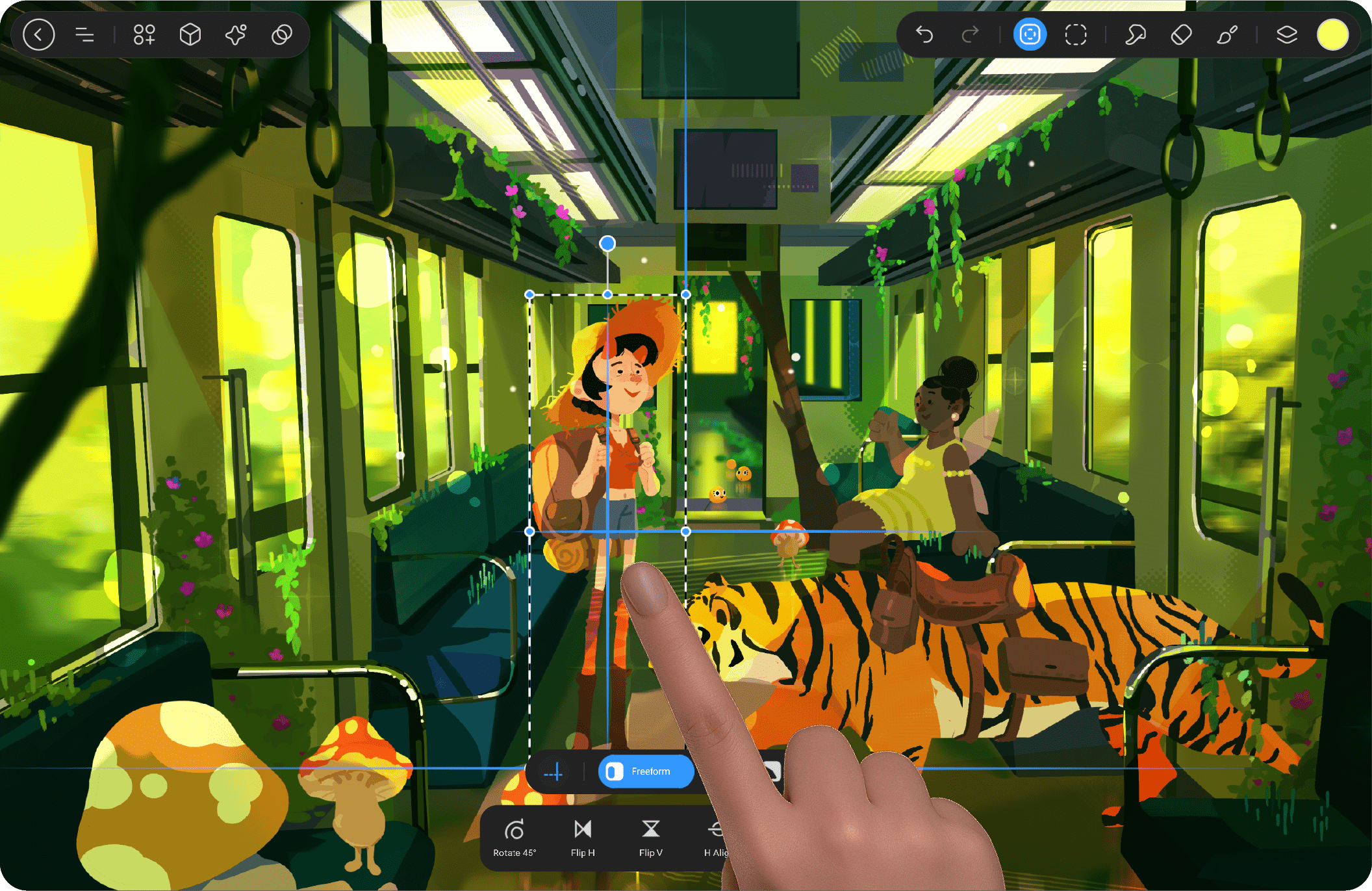Open the 3D cube tool
Screen dimensions: 1372x891
[x=190, y=34]
